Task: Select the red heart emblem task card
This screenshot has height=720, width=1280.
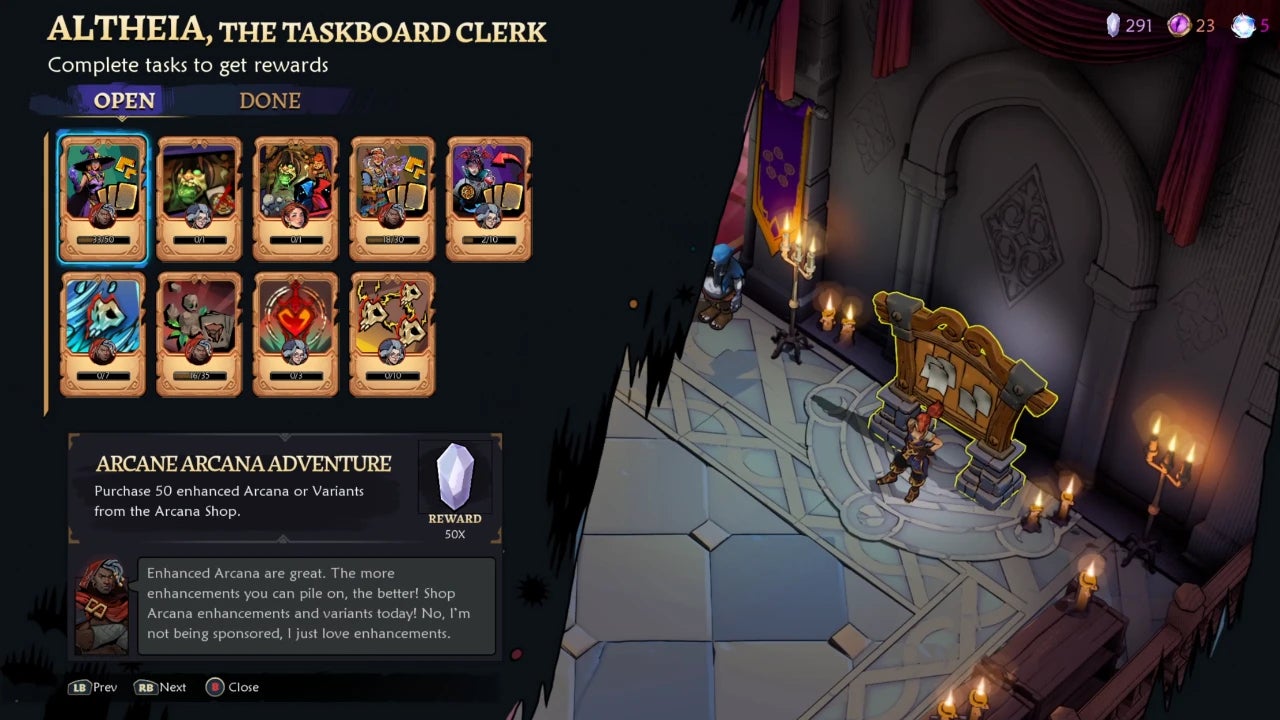Action: (x=296, y=334)
